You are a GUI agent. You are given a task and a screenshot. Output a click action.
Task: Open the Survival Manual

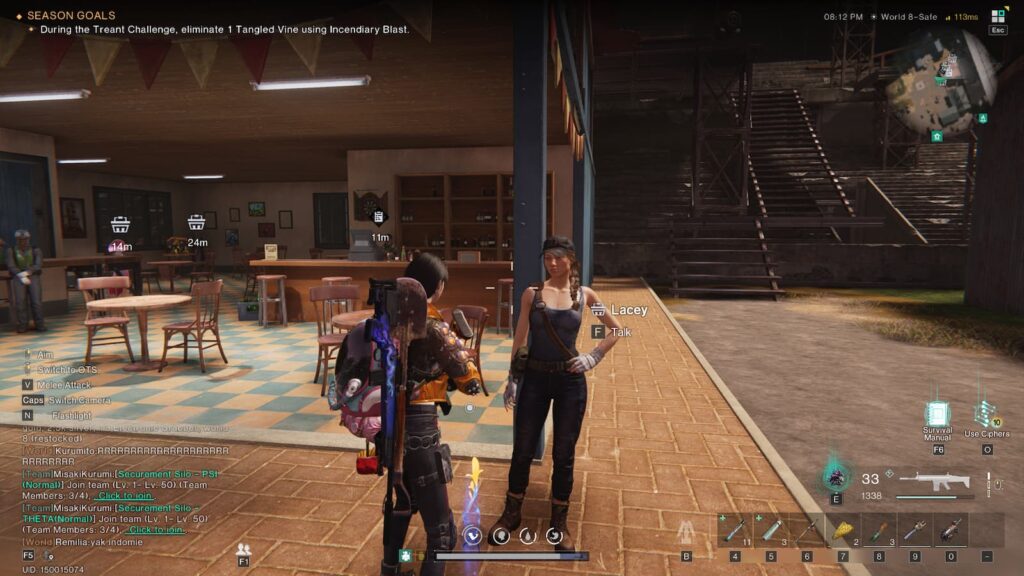[x=937, y=416]
